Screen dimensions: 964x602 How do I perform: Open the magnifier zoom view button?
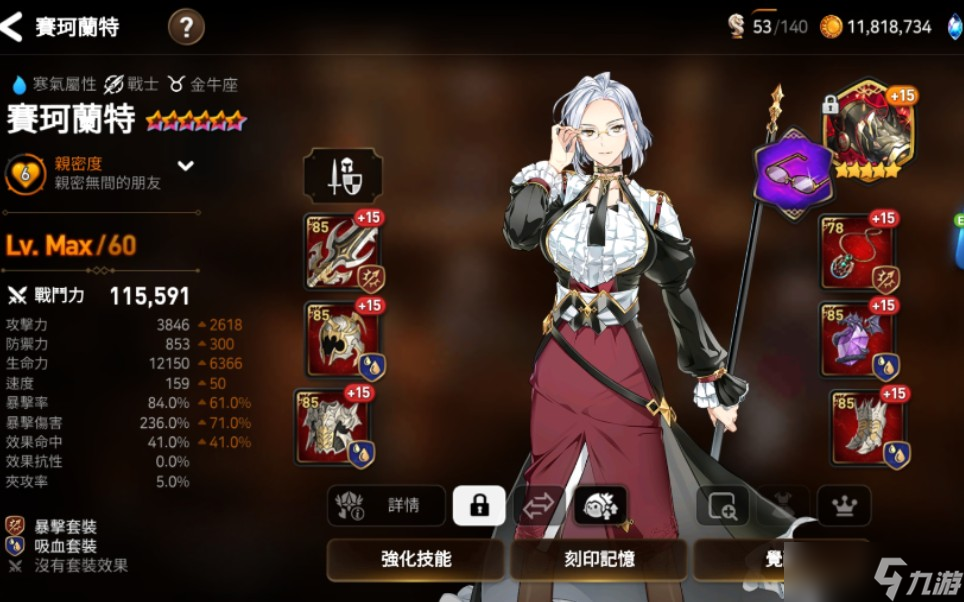[x=722, y=506]
